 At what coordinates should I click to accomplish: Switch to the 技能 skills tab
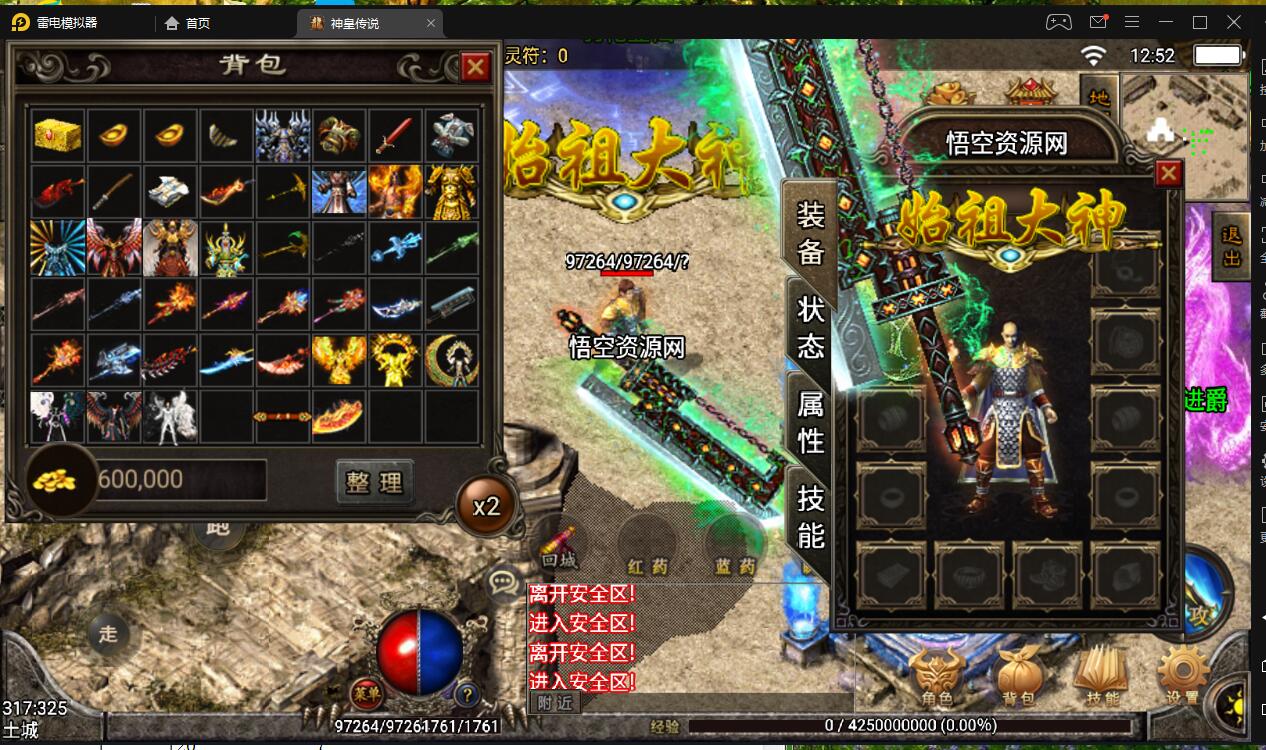click(810, 517)
